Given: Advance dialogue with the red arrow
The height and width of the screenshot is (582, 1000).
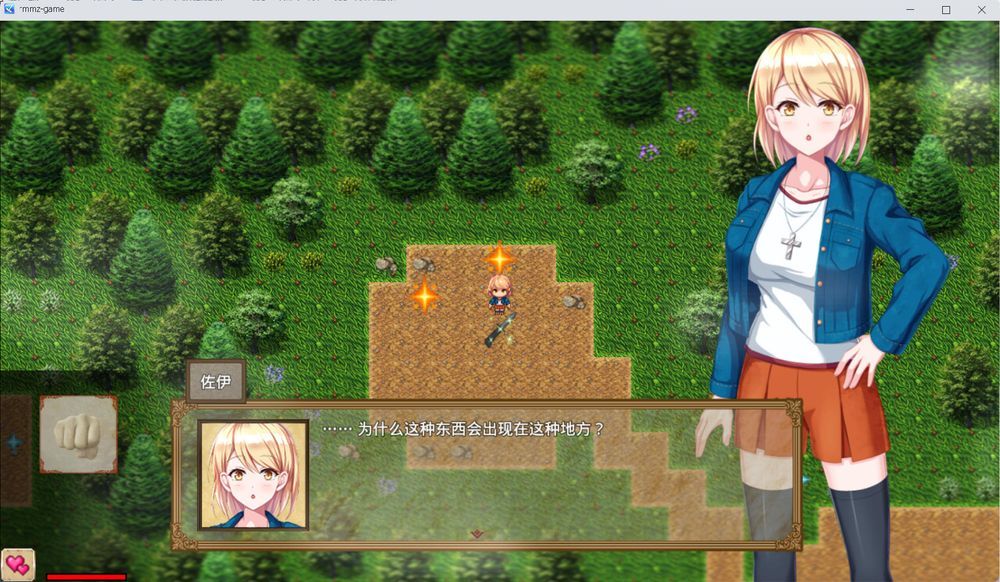Looking at the screenshot, I should click(x=477, y=534).
